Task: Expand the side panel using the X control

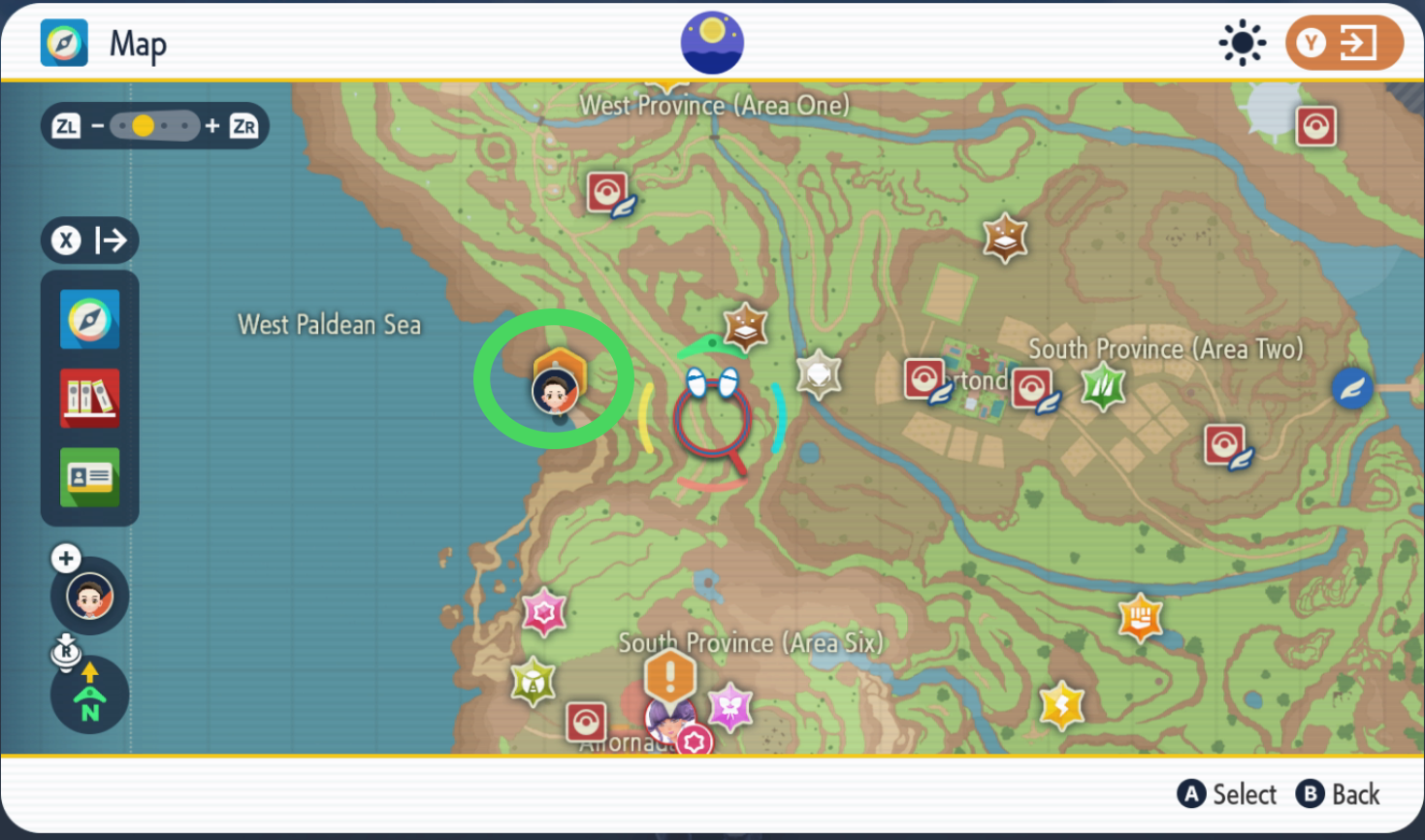Action: tap(89, 240)
